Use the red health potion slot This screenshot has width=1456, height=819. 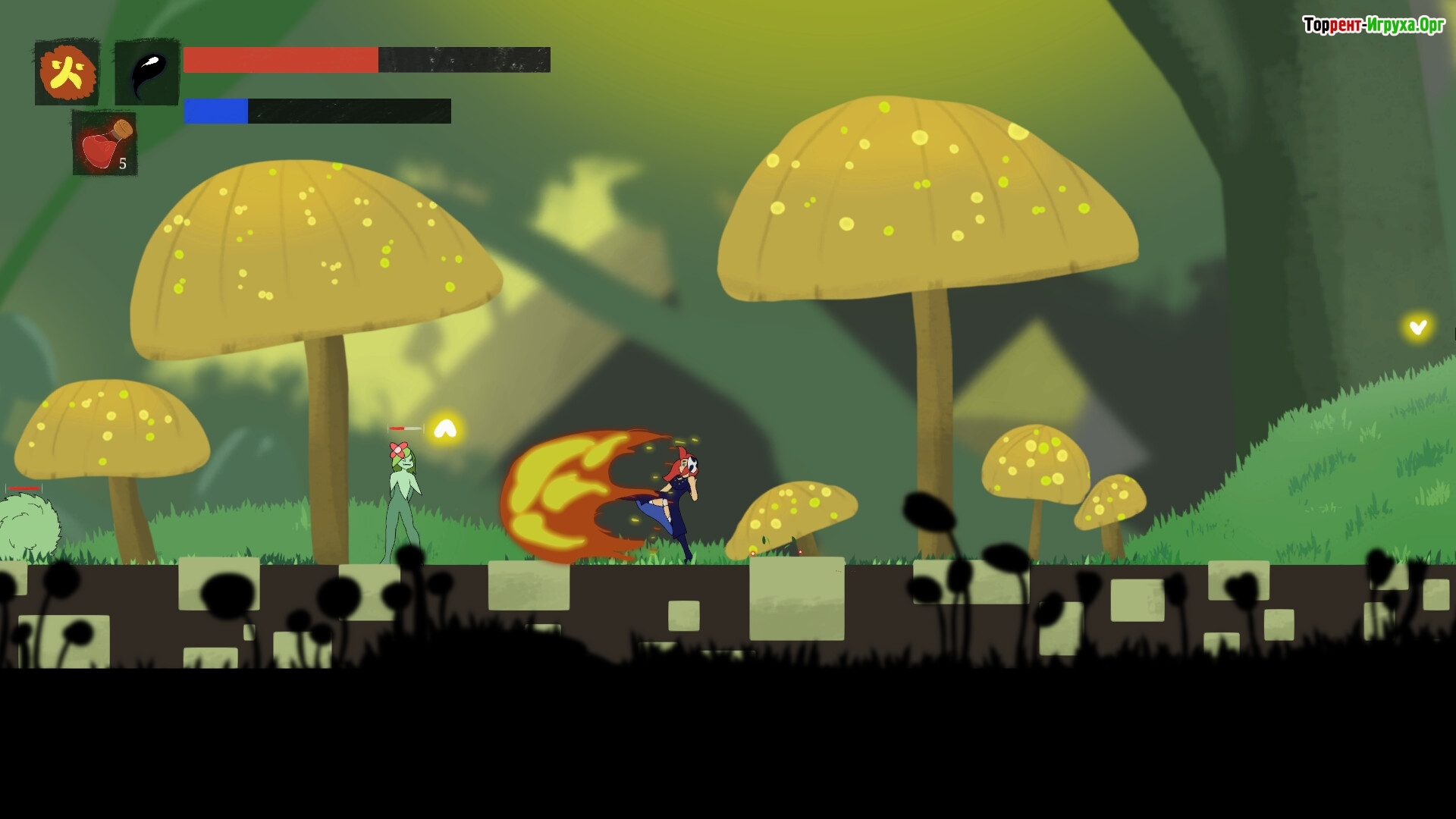pos(105,143)
